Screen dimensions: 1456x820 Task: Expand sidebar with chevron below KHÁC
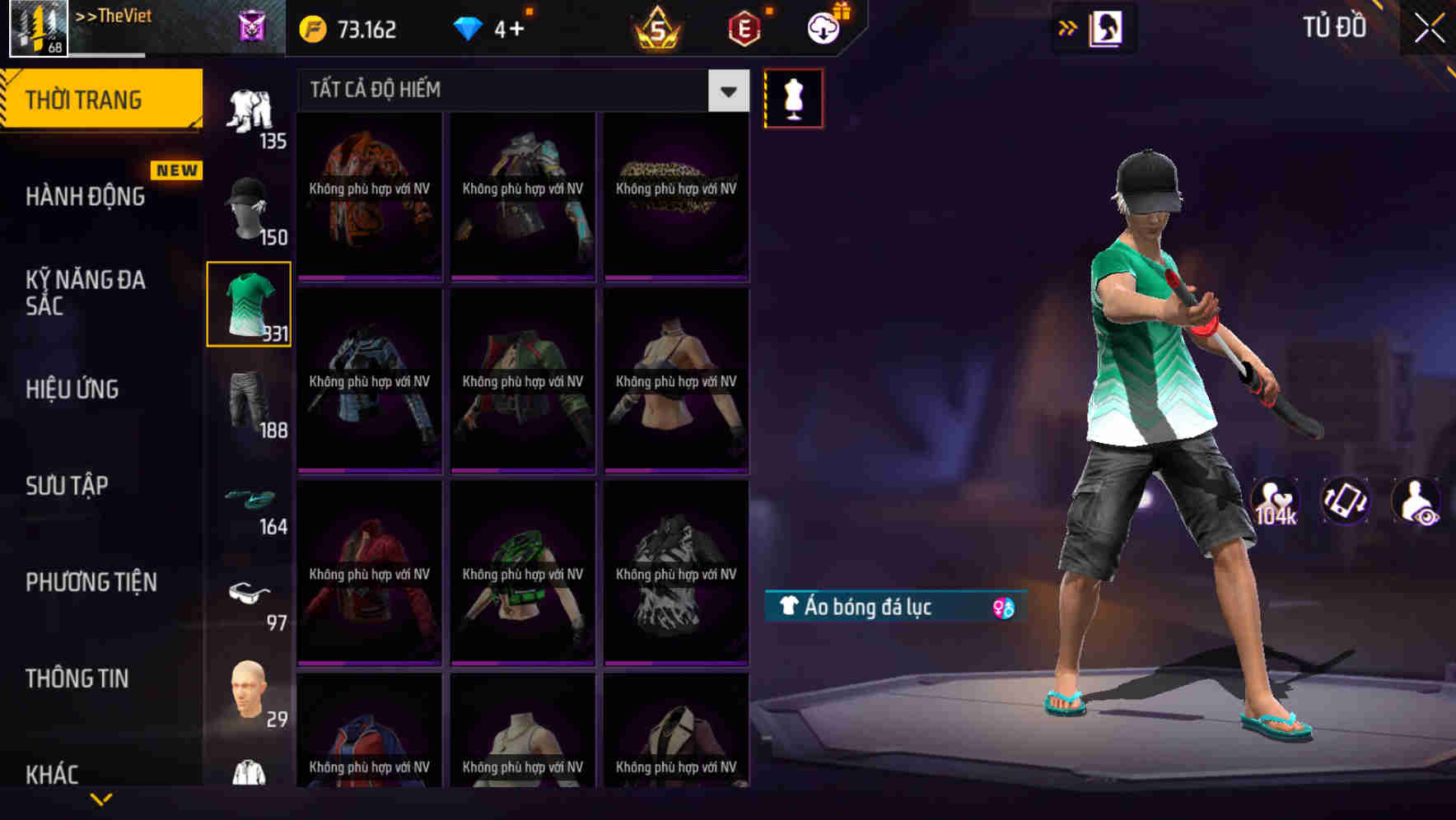(x=102, y=799)
